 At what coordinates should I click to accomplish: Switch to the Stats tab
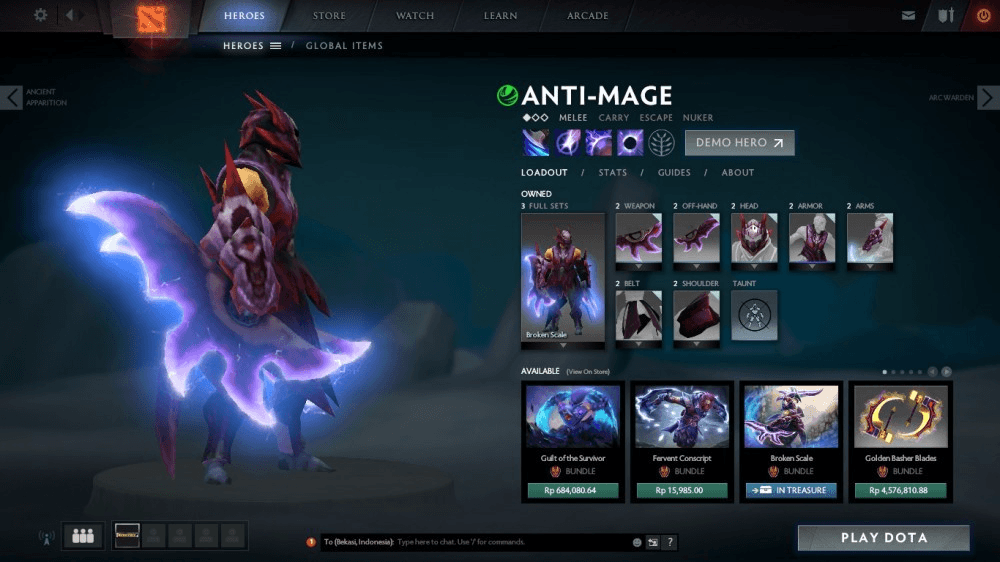[612, 172]
